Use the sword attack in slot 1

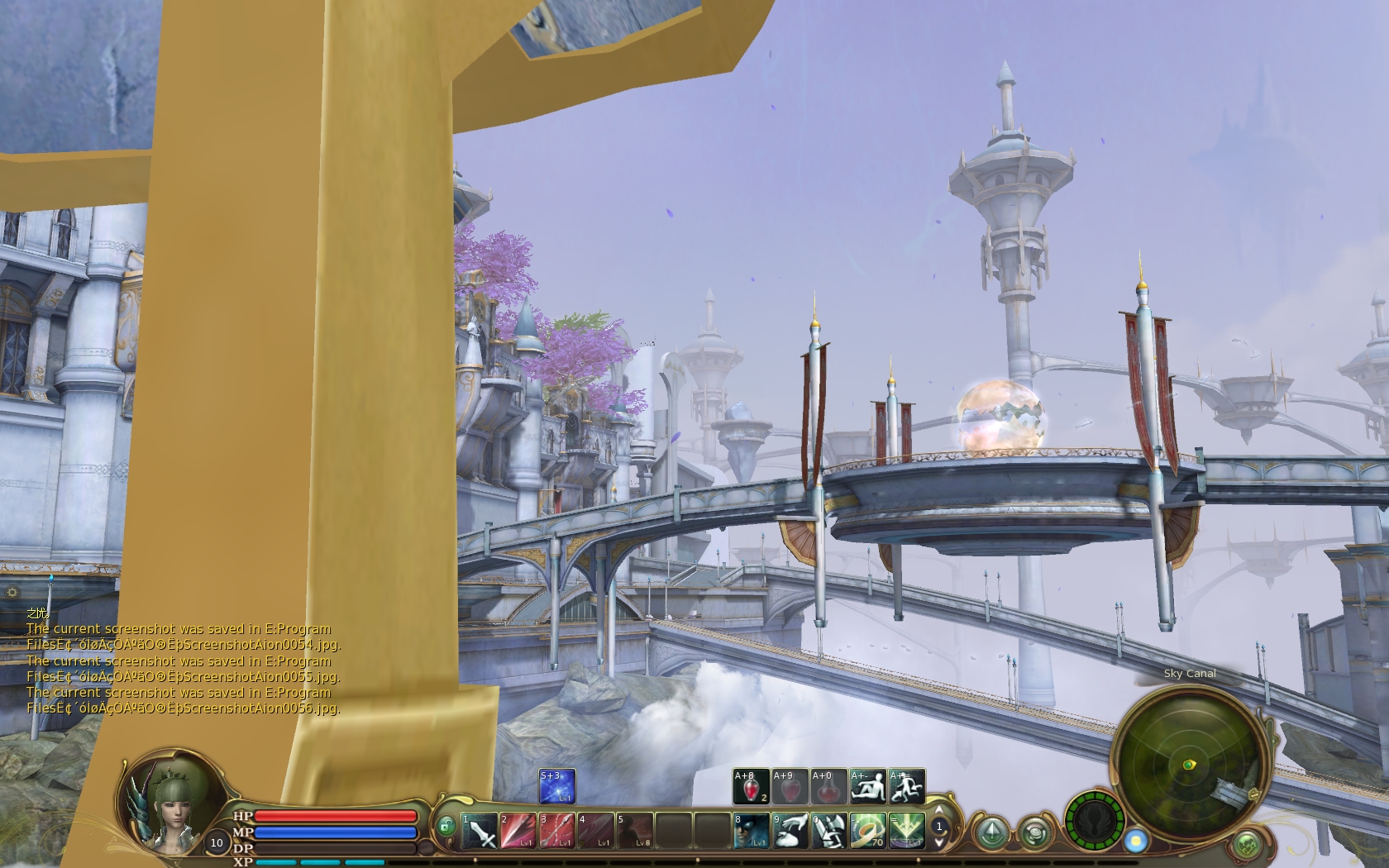479,831
